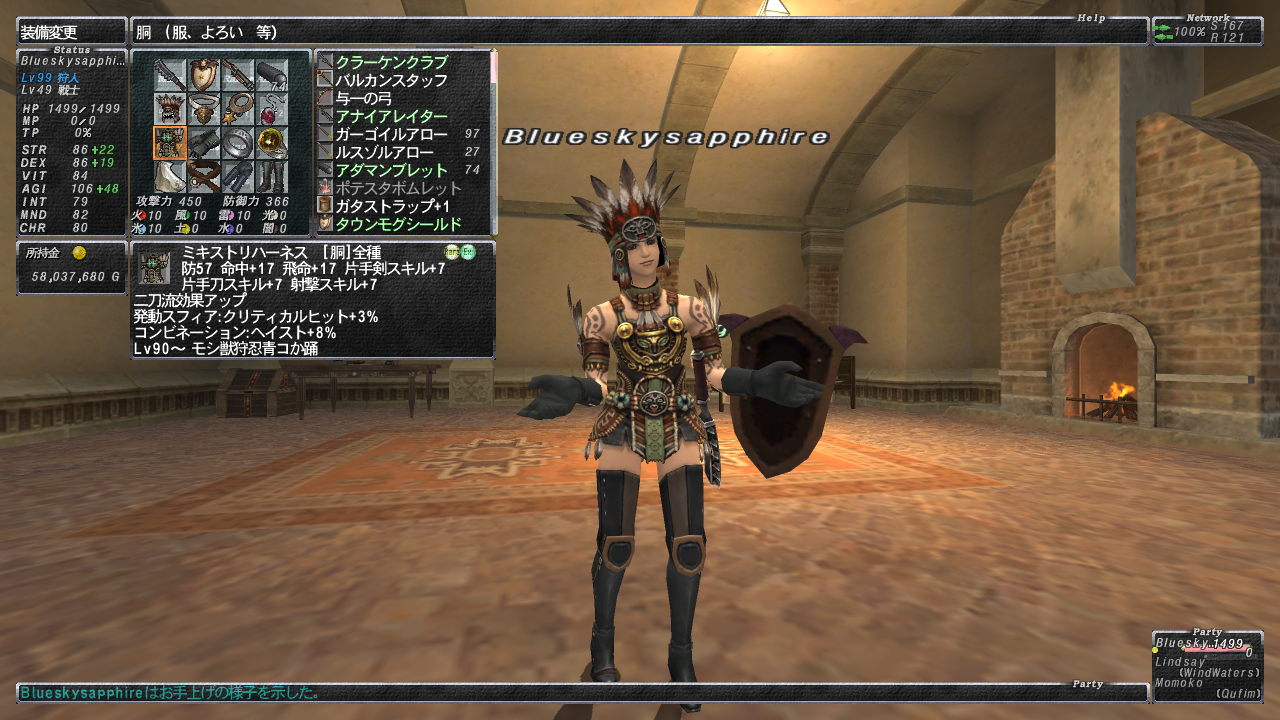This screenshot has height=720, width=1280.
Task: Choose the white cape back slot
Action: (170, 177)
